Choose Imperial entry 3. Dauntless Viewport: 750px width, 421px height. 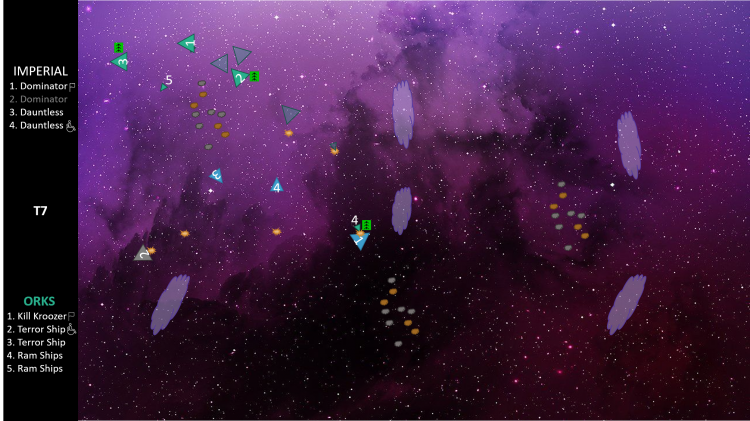pos(36,112)
